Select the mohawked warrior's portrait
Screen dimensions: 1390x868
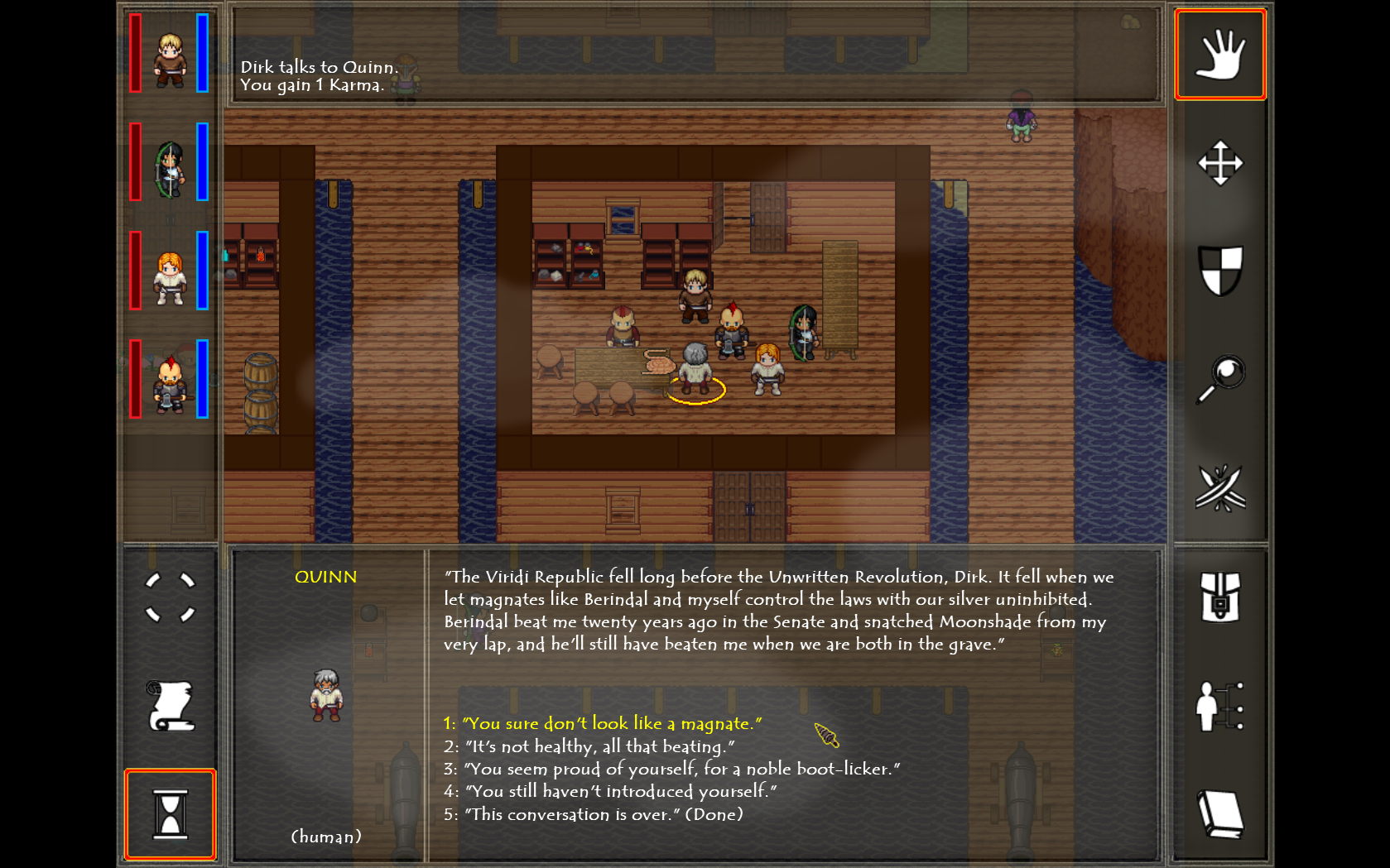click(170, 381)
